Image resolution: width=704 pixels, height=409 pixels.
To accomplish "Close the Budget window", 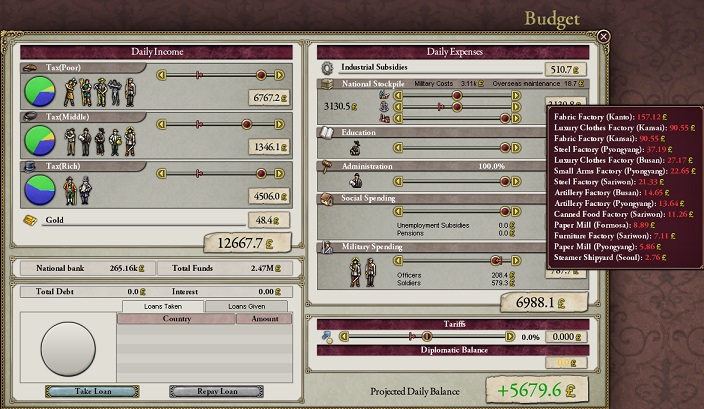I will pyautogui.click(x=604, y=37).
